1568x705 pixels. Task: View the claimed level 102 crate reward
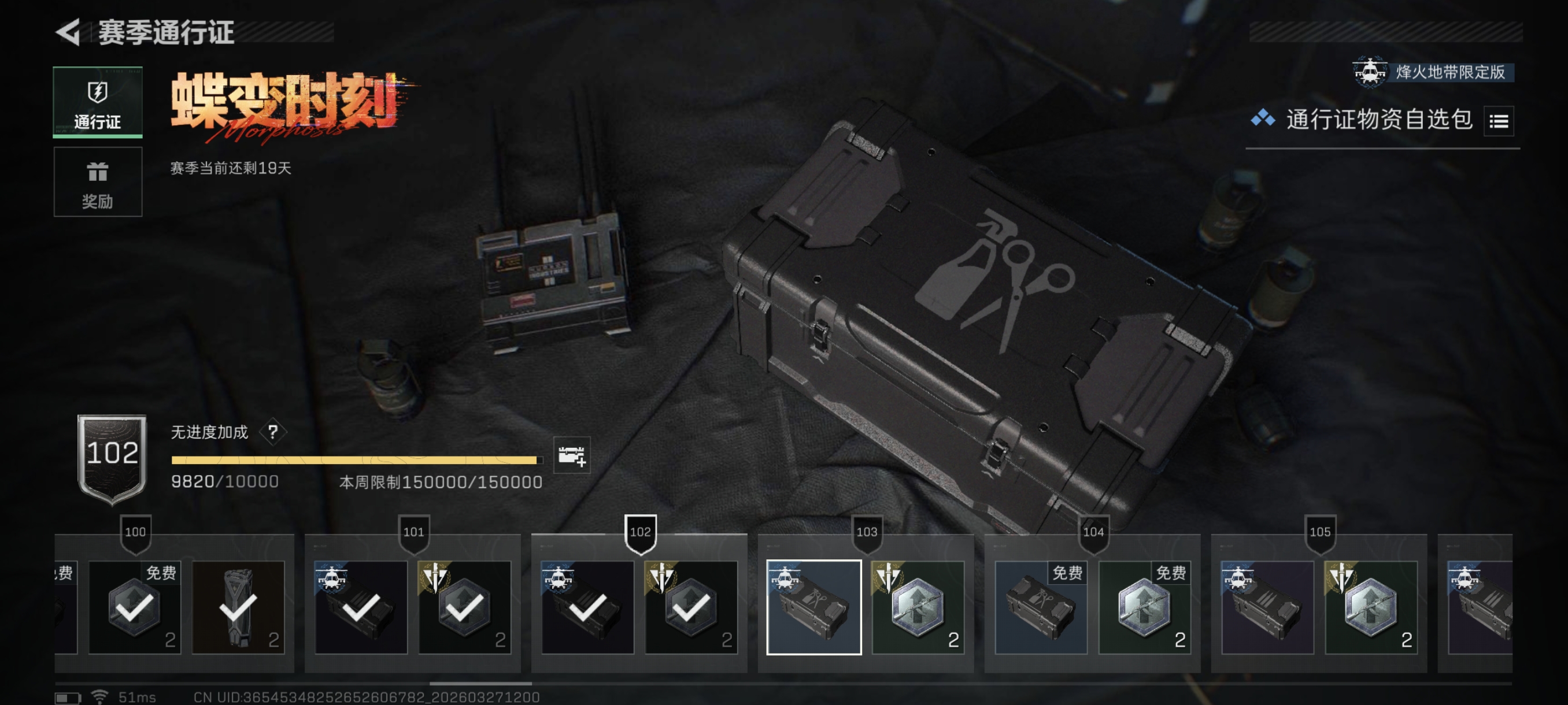[587, 607]
